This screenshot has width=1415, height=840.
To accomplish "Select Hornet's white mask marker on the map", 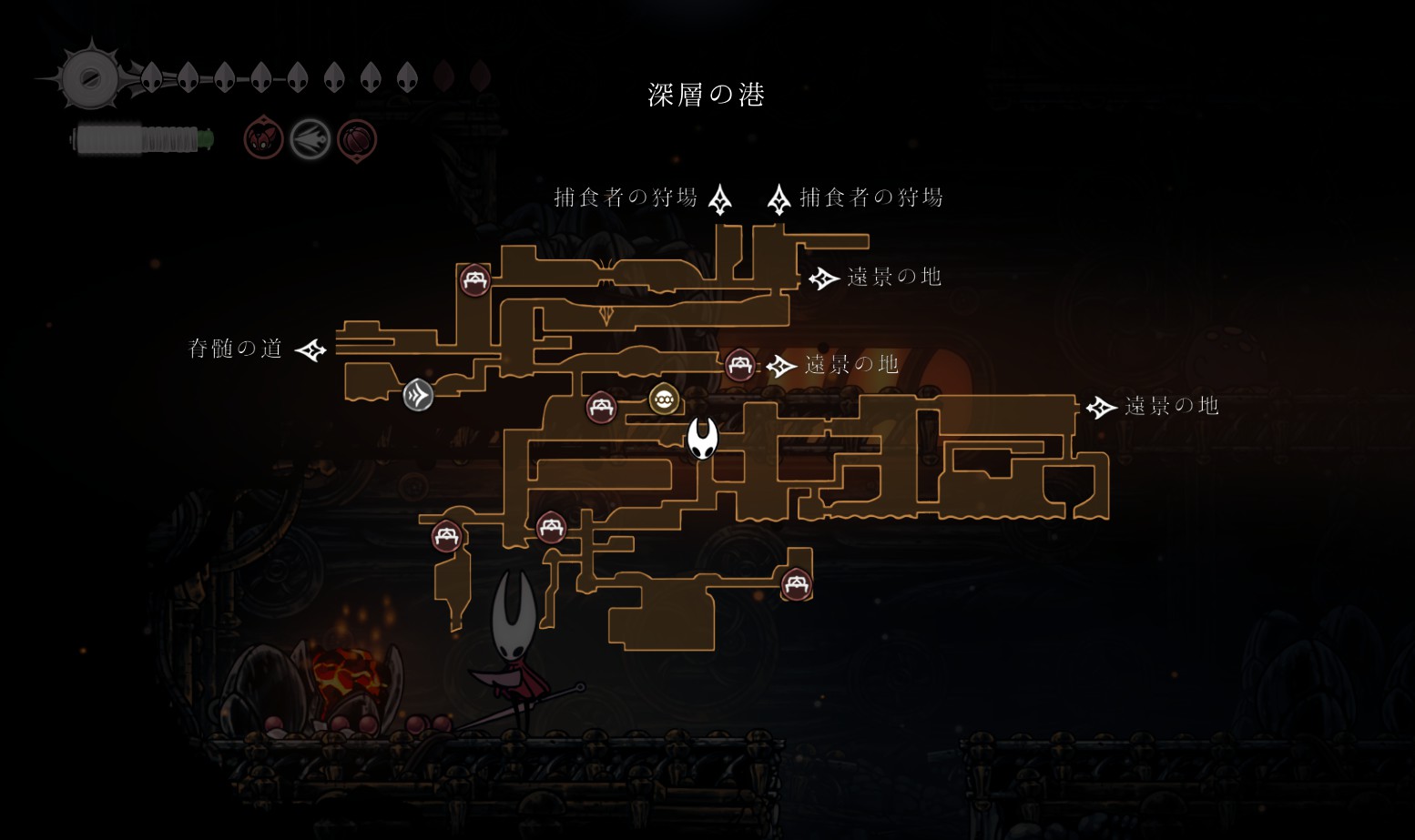I will 702,439.
